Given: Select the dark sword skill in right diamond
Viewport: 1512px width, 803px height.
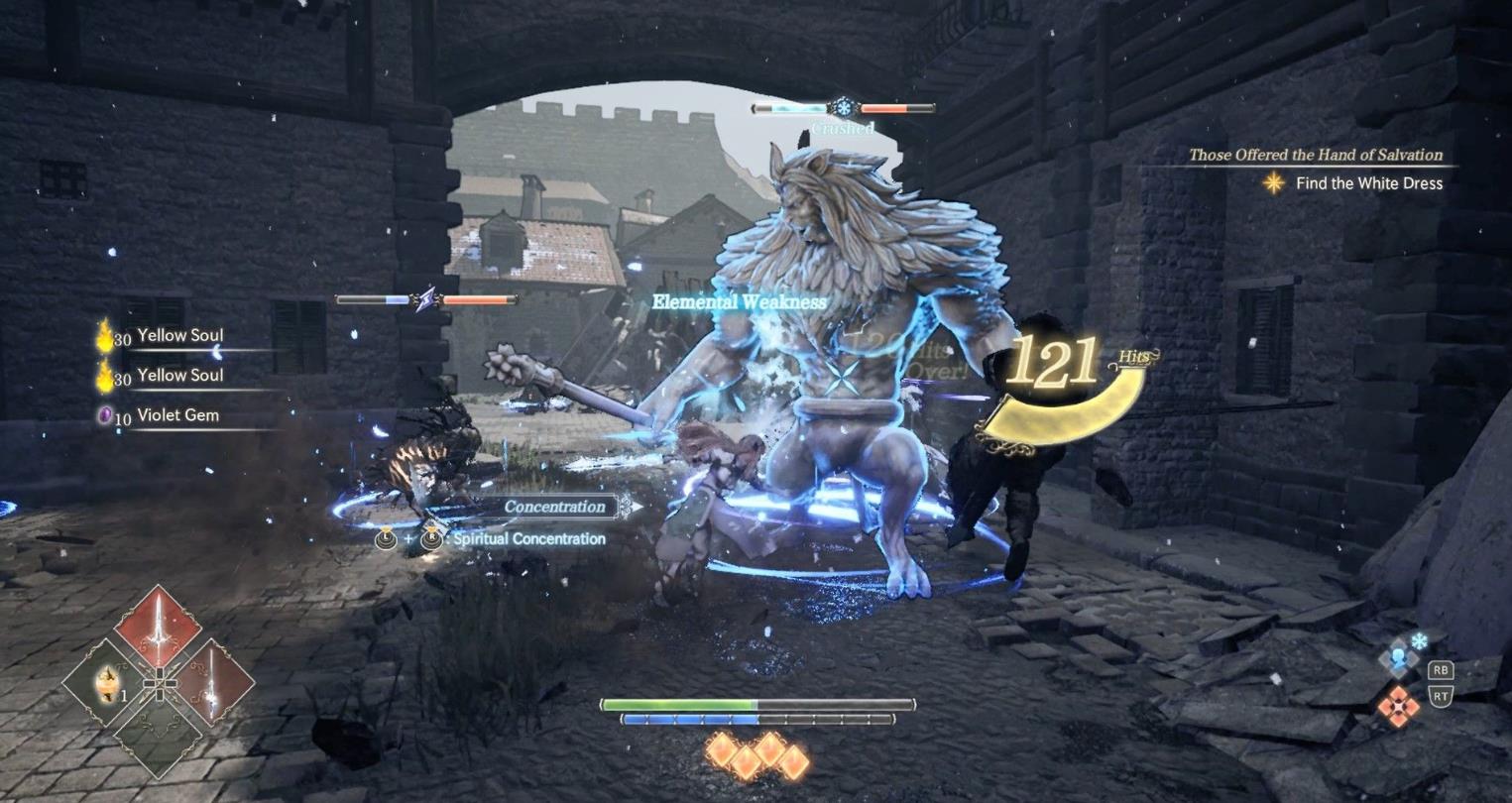Looking at the screenshot, I should point(213,683).
